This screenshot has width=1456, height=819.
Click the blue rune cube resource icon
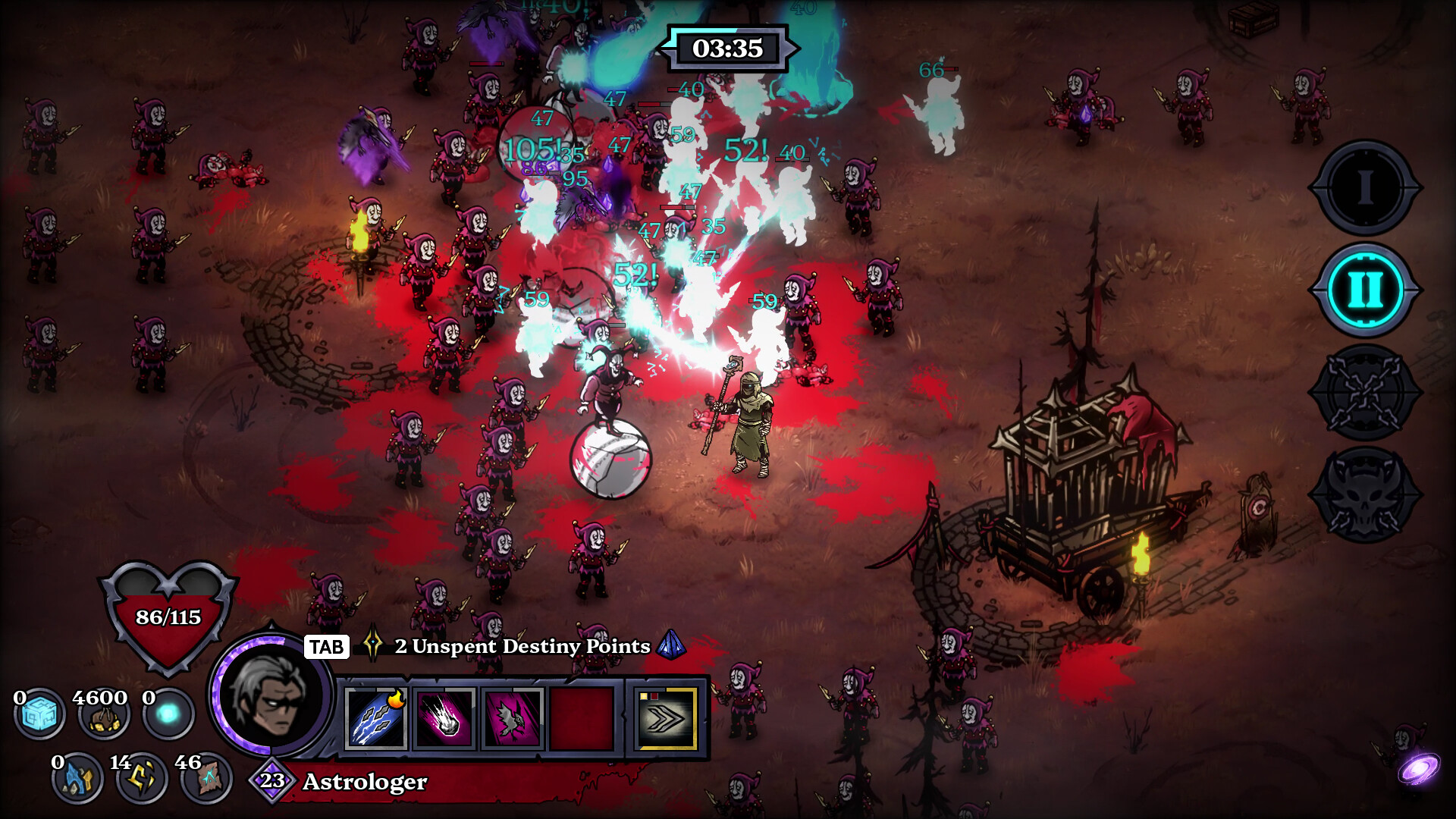39,715
